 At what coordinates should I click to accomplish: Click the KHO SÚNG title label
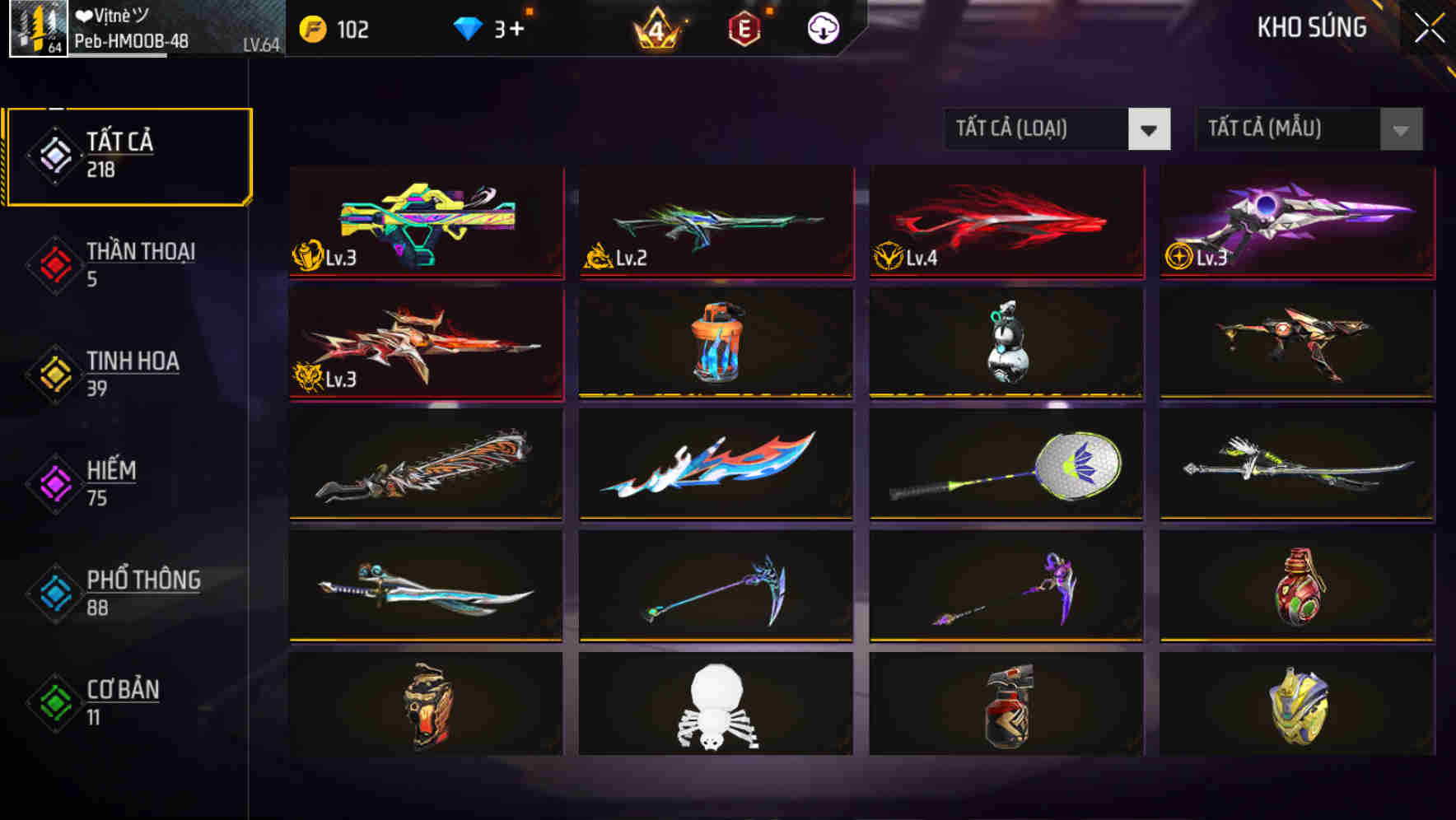click(x=1312, y=27)
